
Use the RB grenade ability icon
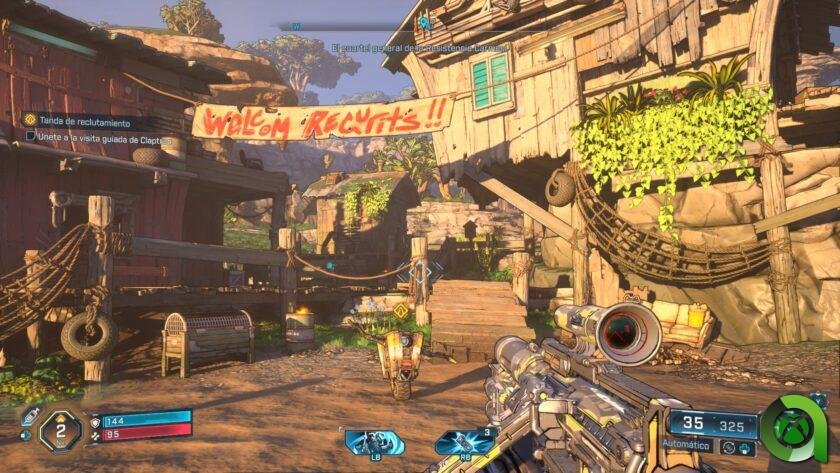tap(466, 441)
